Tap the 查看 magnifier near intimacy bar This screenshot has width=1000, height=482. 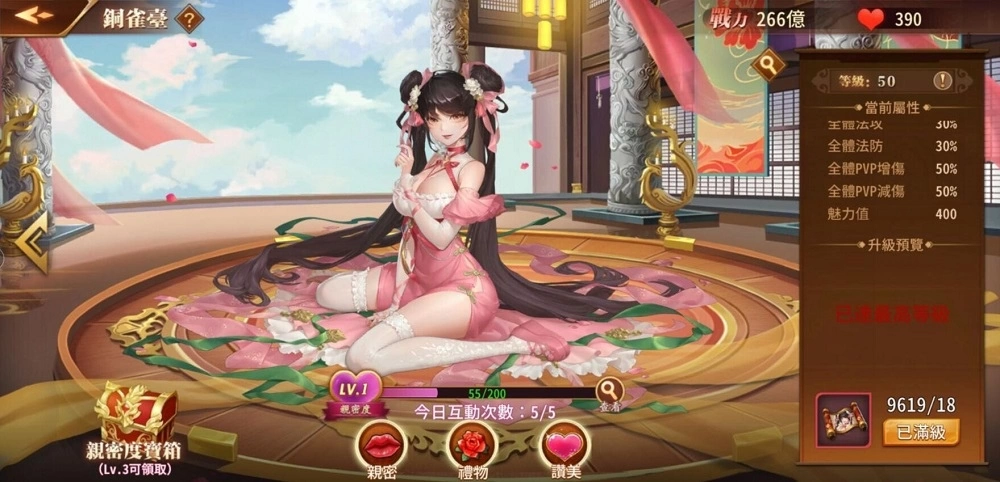609,390
